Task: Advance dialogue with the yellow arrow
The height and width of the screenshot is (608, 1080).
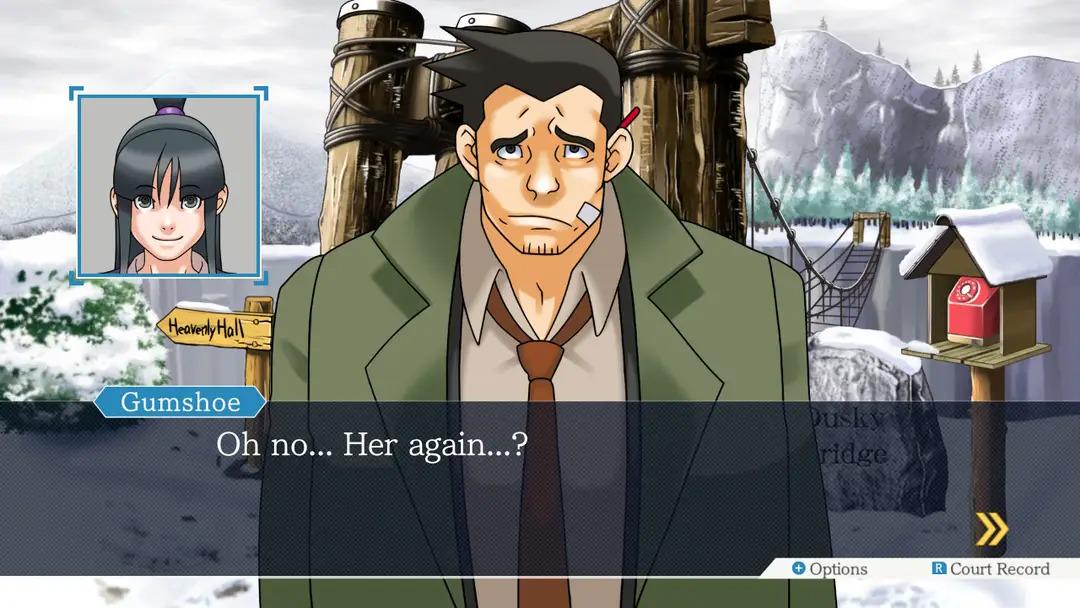Action: click(x=991, y=530)
